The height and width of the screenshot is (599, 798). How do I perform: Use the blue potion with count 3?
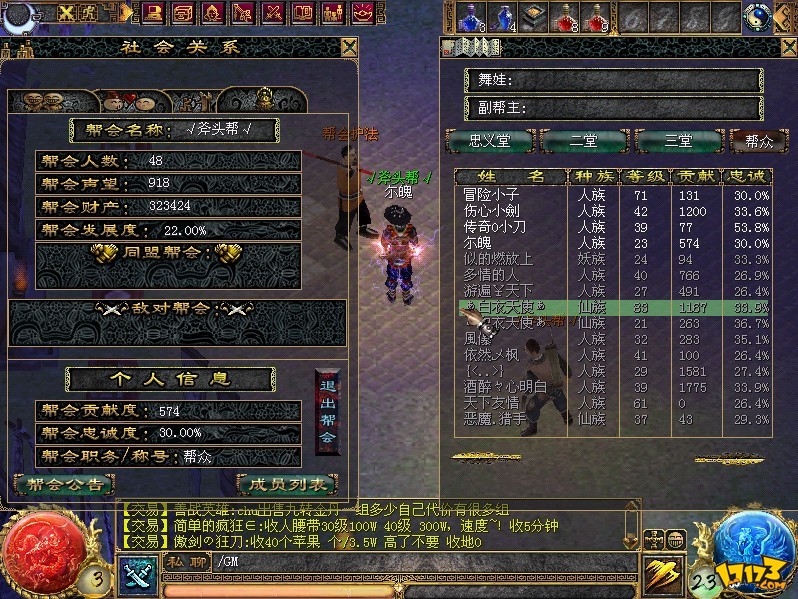coord(470,17)
